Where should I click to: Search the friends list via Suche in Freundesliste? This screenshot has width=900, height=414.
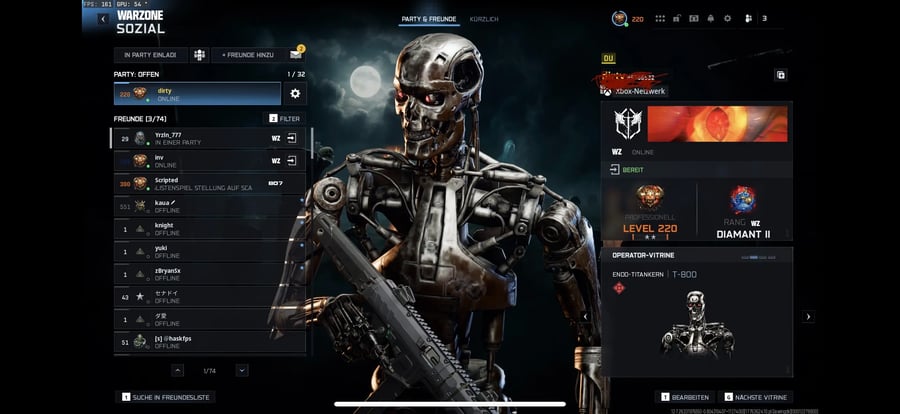(x=166, y=397)
